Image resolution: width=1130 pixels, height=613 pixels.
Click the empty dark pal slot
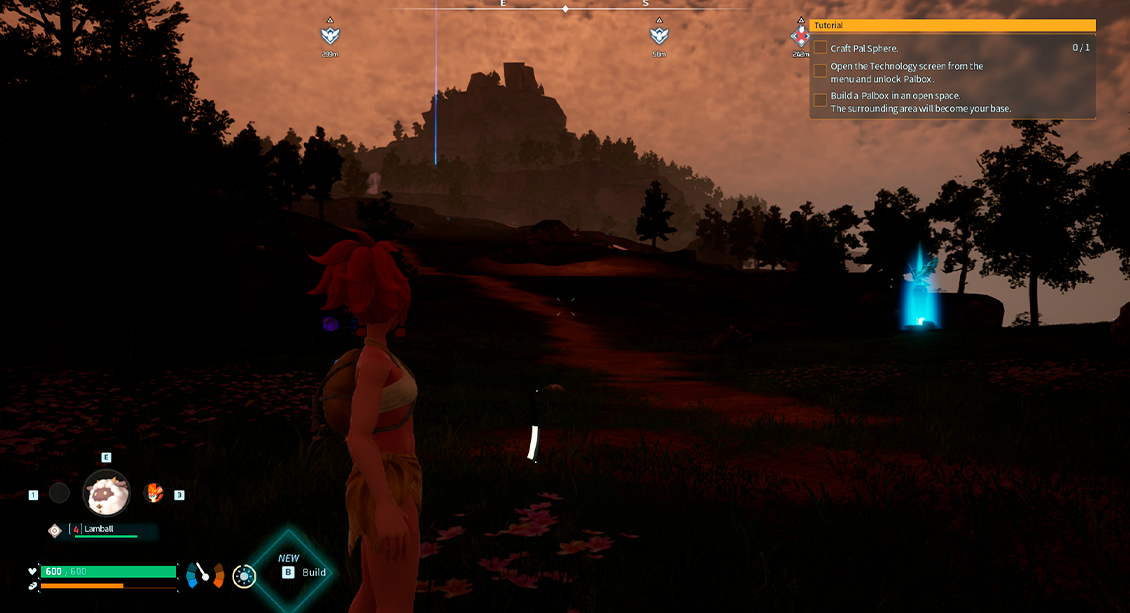tap(60, 493)
